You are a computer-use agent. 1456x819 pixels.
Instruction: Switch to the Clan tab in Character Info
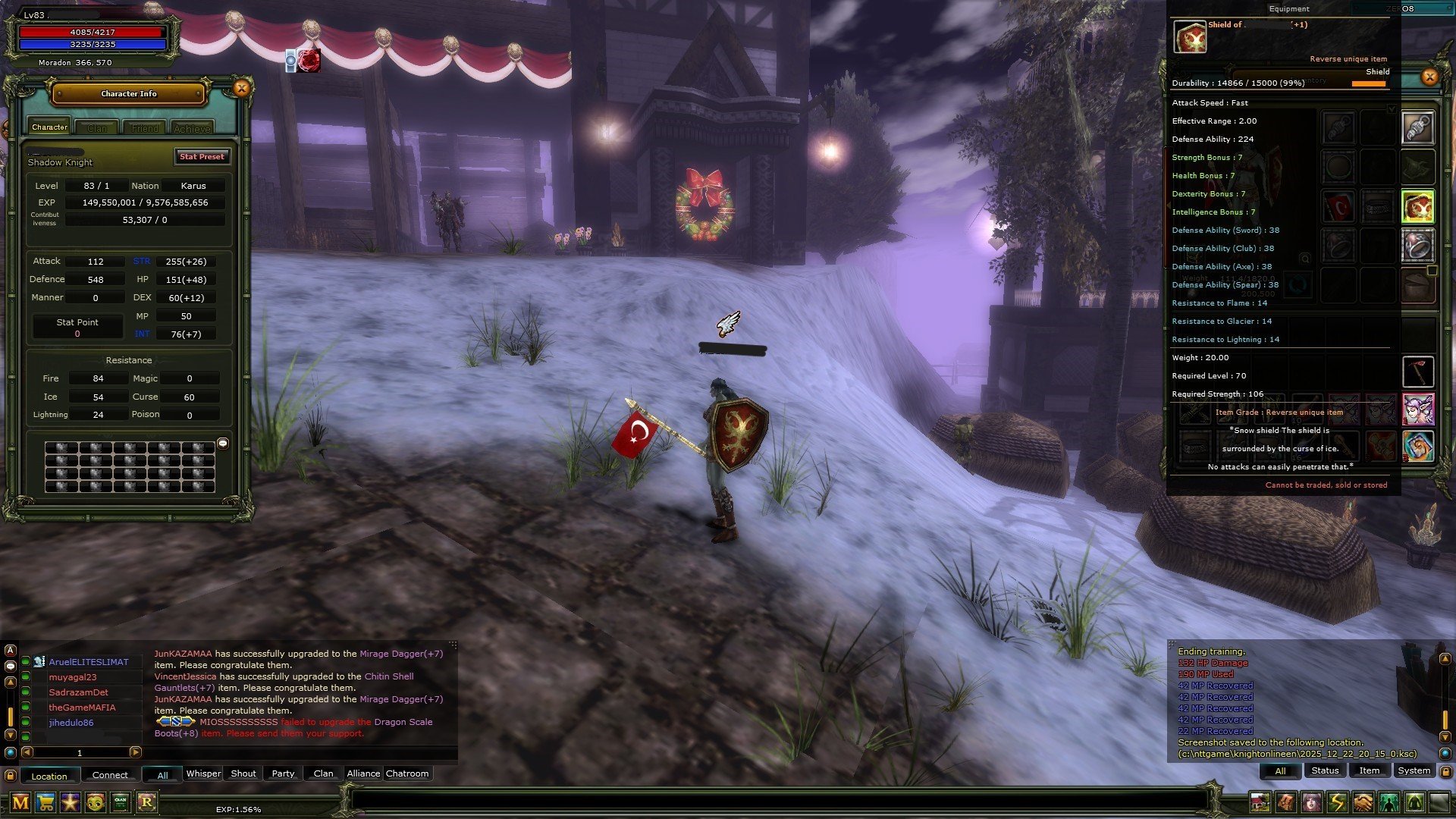[97, 128]
